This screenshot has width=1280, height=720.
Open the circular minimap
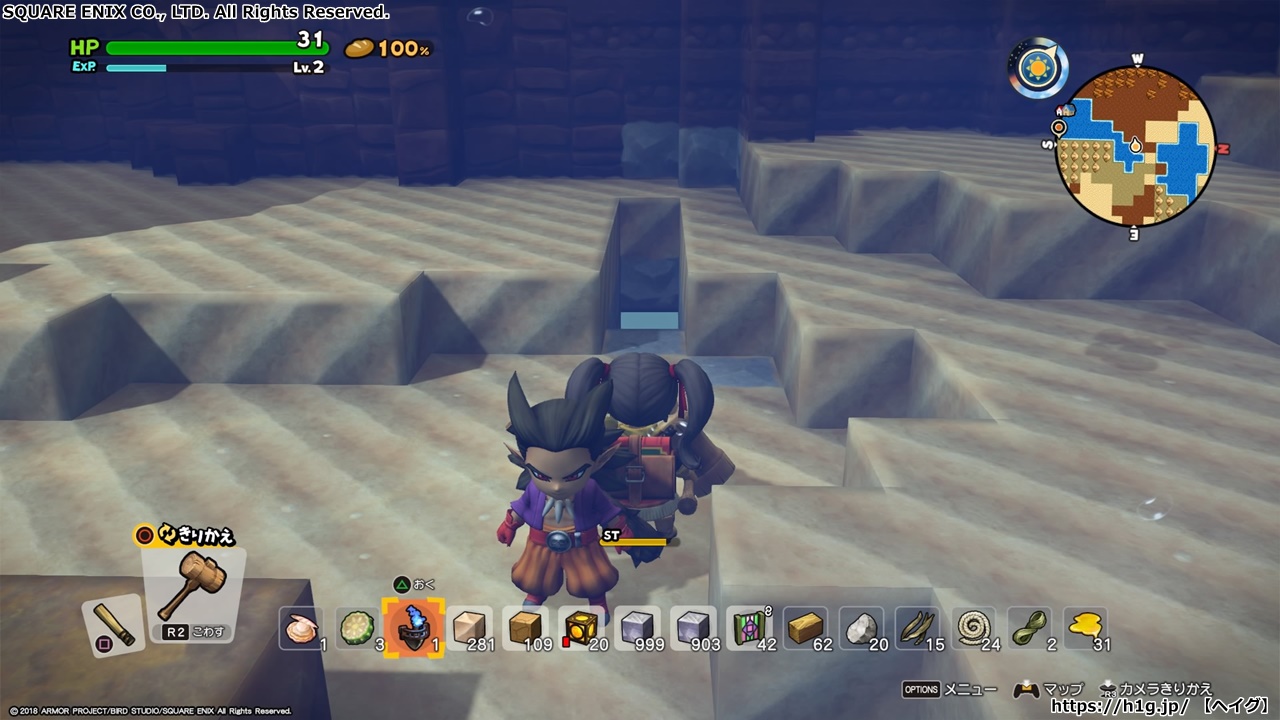(1136, 148)
